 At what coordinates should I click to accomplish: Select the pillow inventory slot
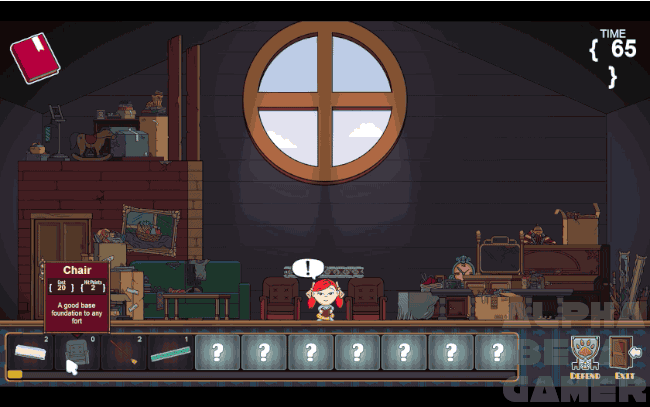pyautogui.click(x=30, y=353)
